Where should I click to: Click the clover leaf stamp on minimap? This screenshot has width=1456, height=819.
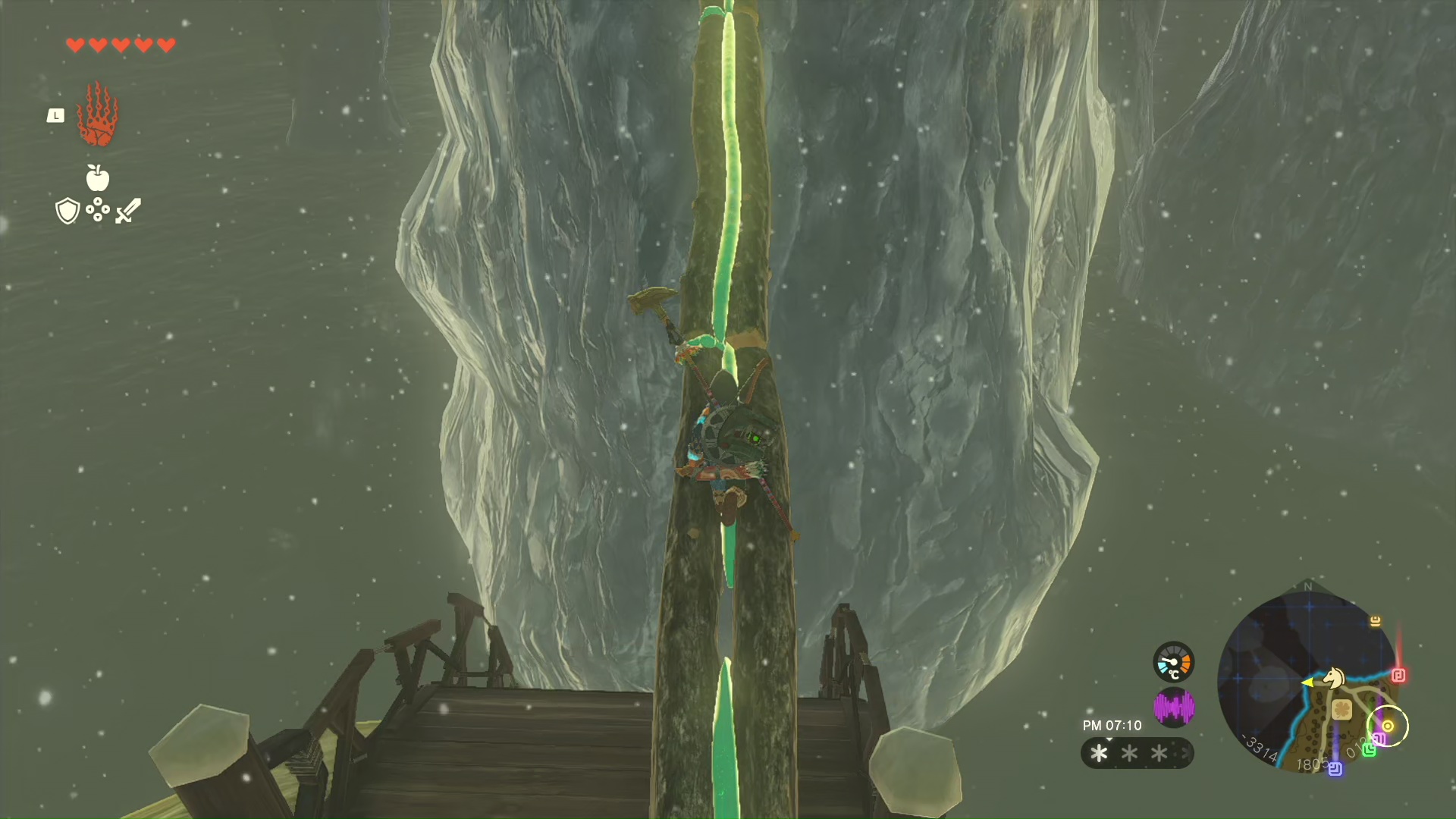tap(1341, 709)
